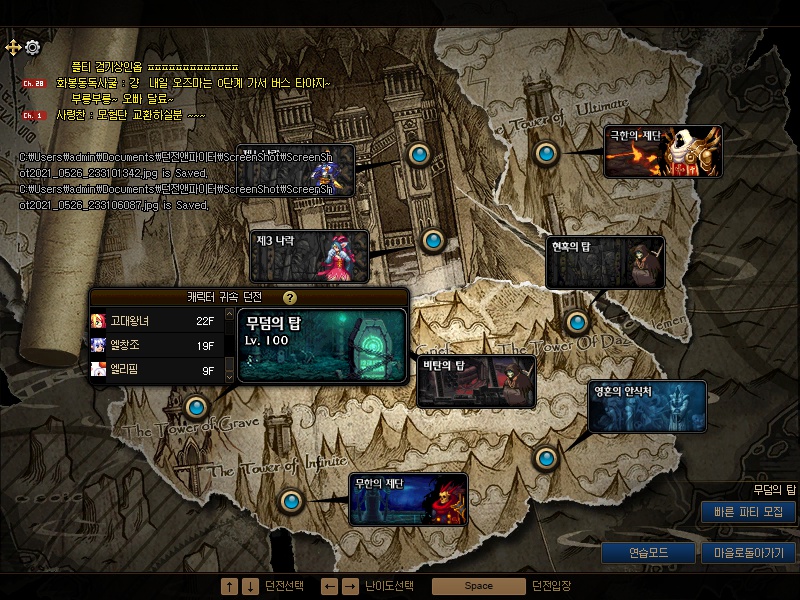Image resolution: width=800 pixels, height=600 pixels.
Task: Click the 무덤의 탑 Lv. 100 dungeon card
Action: [321, 345]
